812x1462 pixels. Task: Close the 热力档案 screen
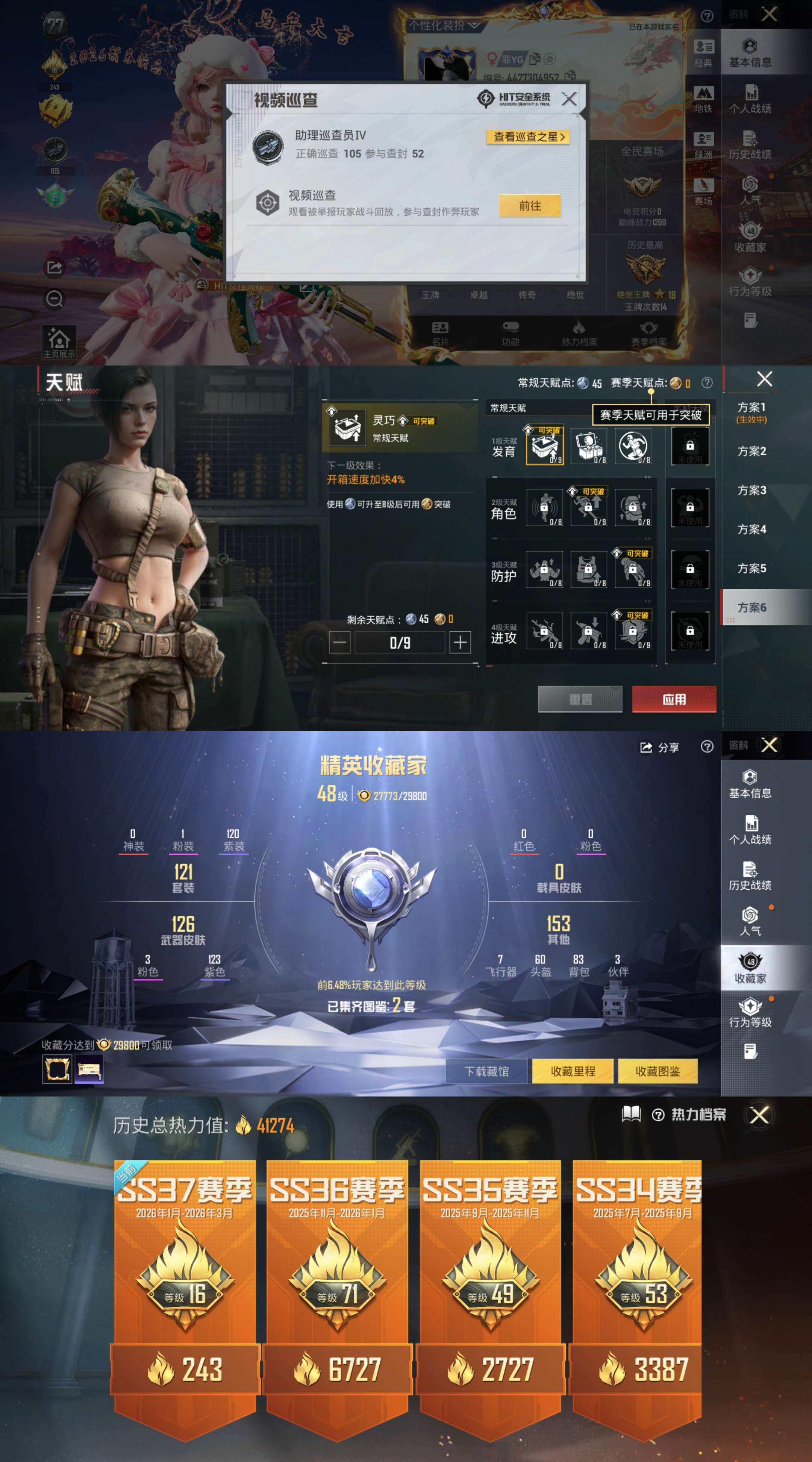[x=759, y=1115]
